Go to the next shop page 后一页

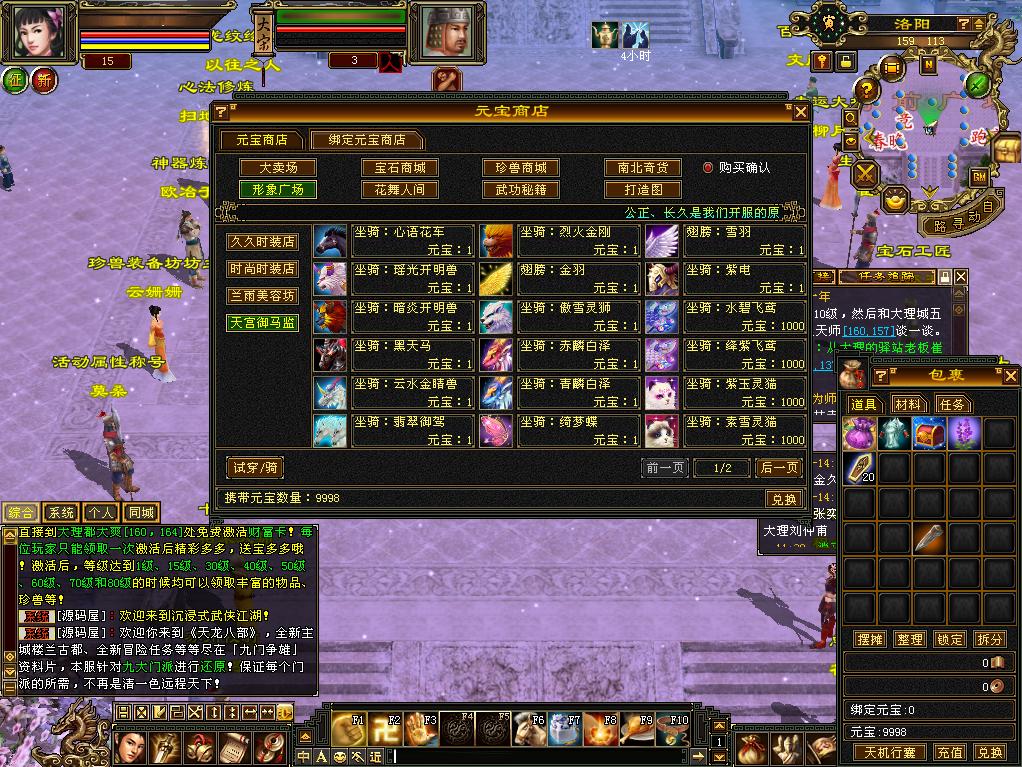(779, 468)
